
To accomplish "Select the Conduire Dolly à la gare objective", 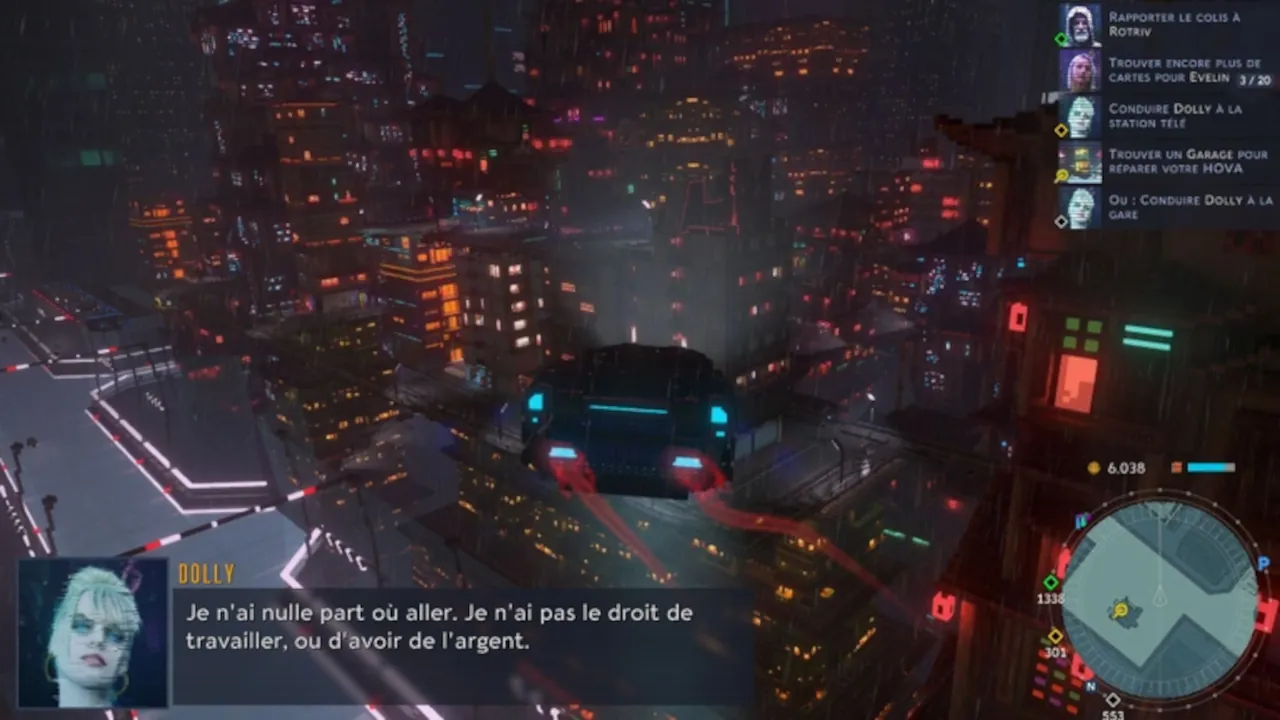I will (1166, 207).
